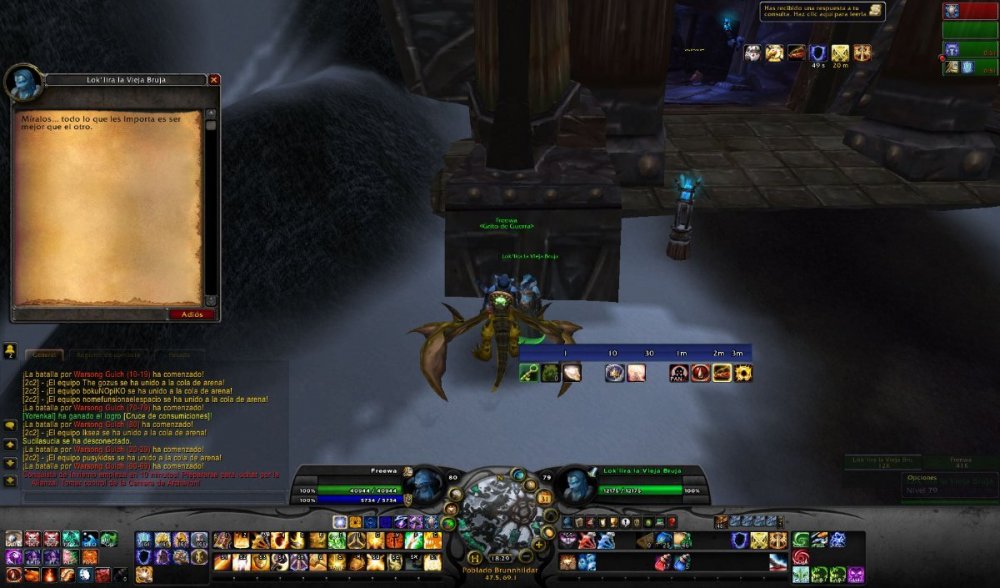Click the Opciones panel label
1000x588 pixels.
click(922, 478)
